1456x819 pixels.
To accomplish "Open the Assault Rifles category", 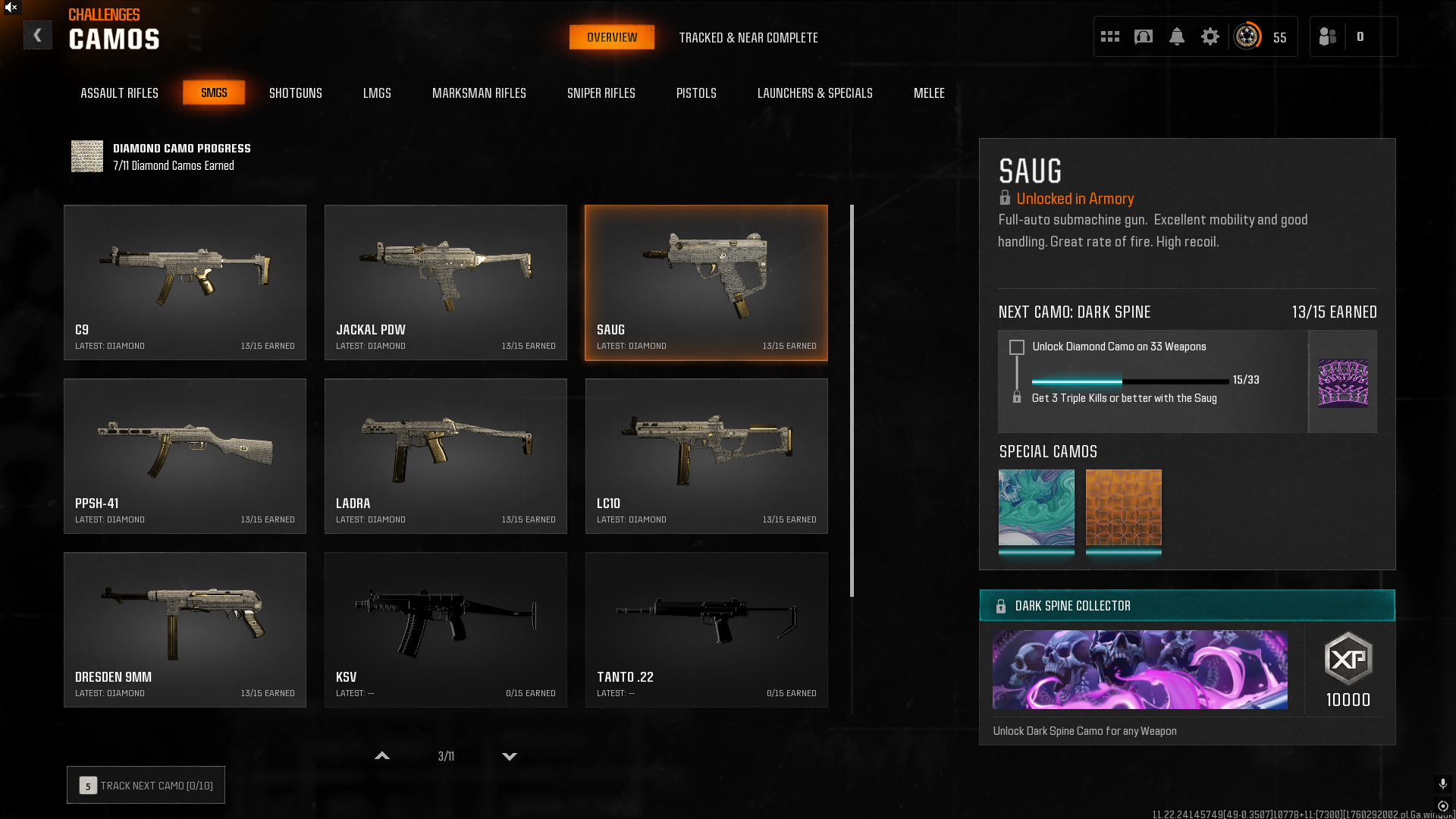I will 119,93.
